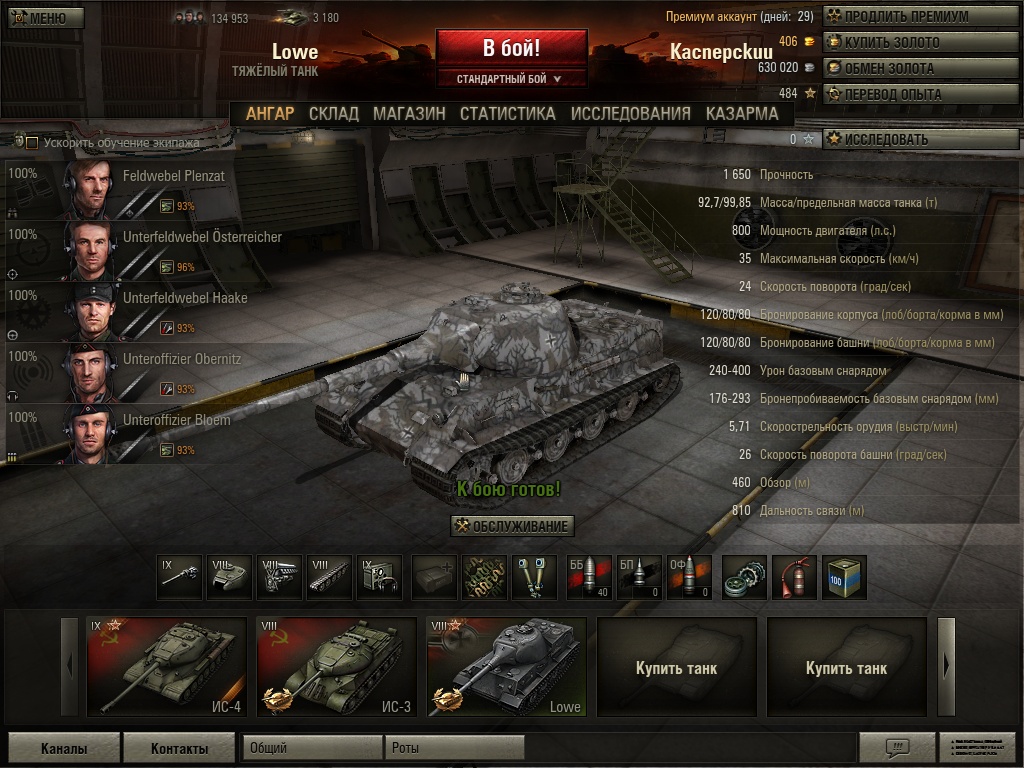
Task: Select the ИС-4 tank in carousel
Action: pos(167,667)
